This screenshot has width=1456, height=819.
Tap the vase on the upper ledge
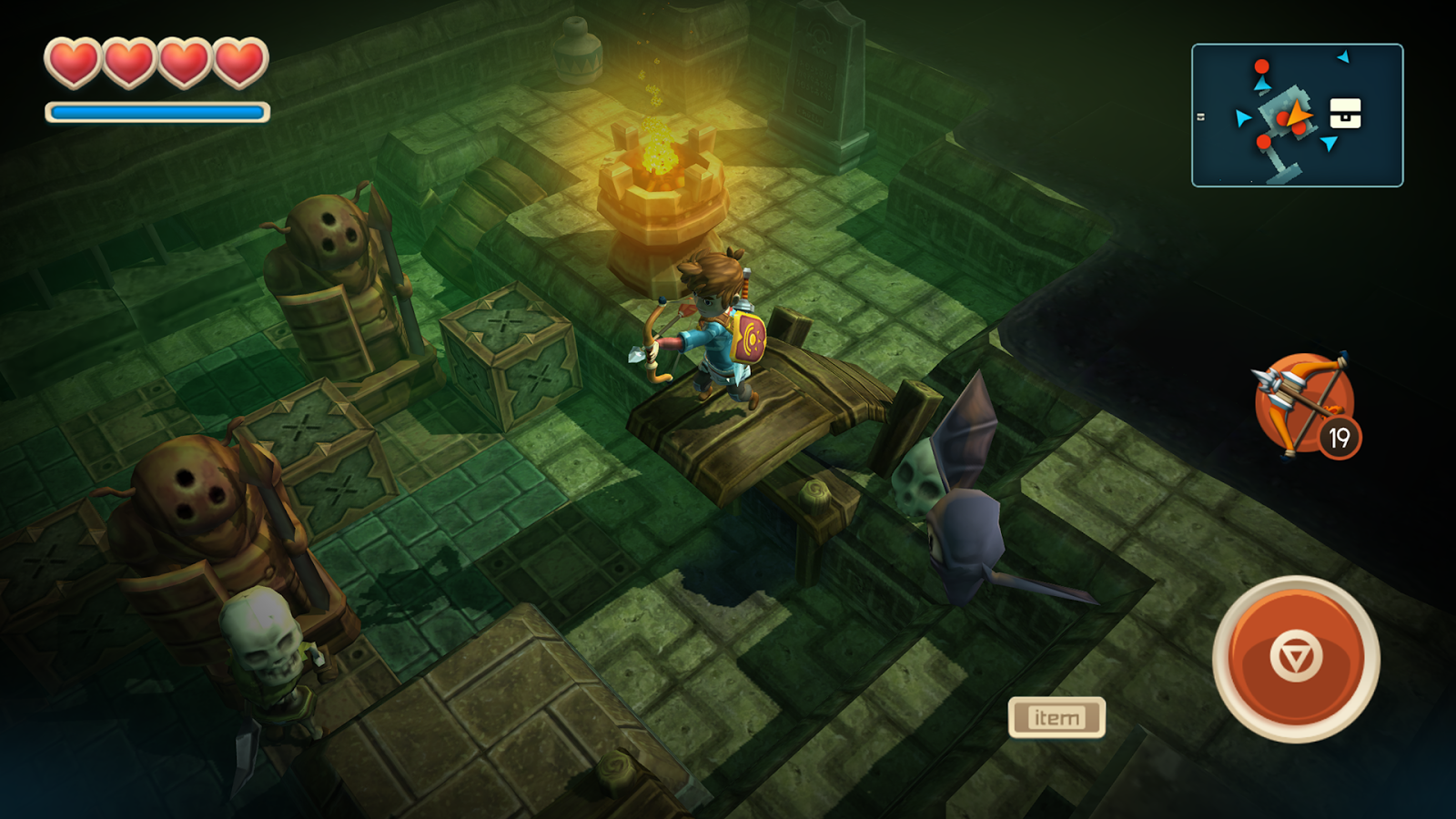pyautogui.click(x=577, y=50)
